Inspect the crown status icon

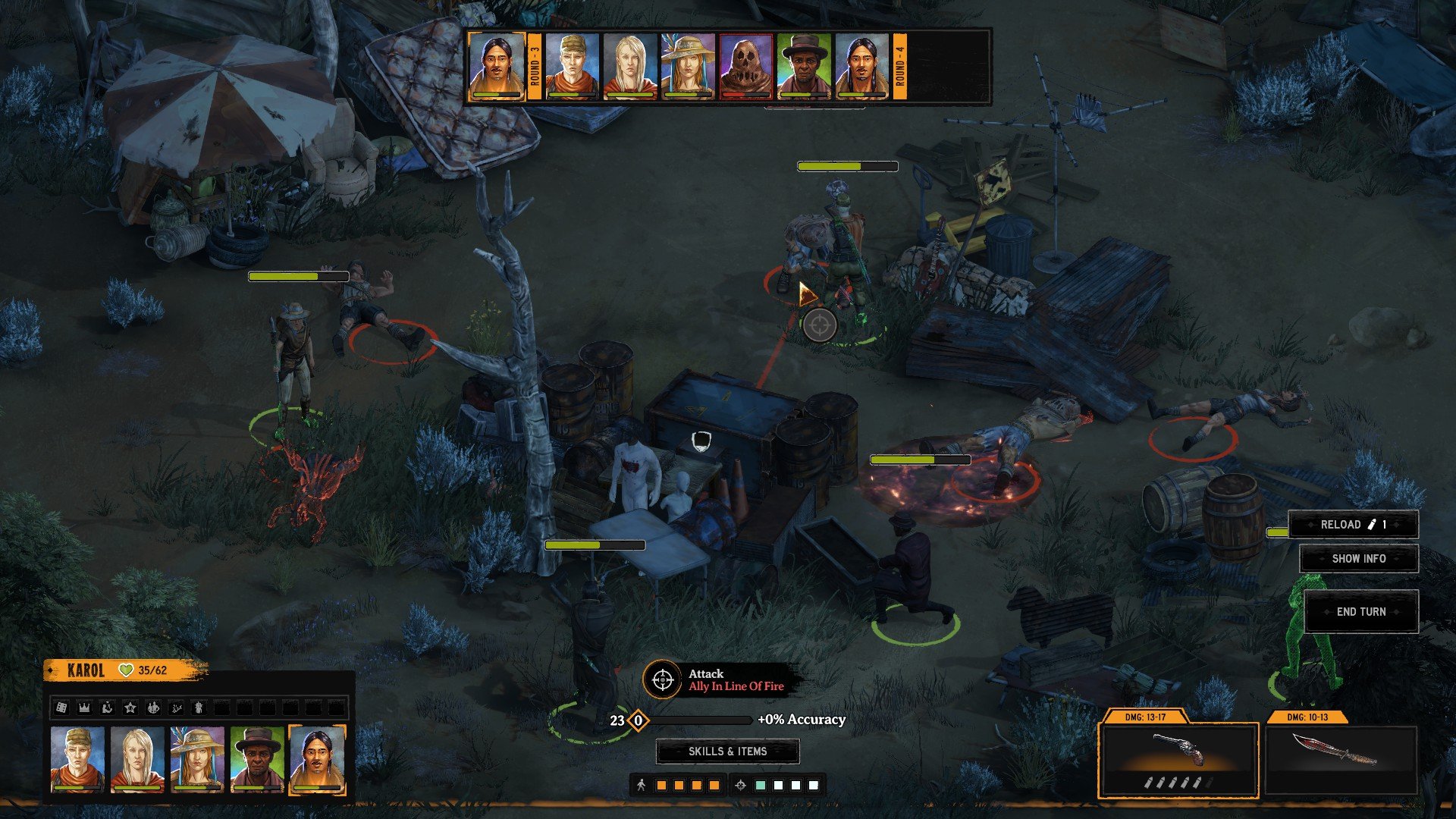(84, 708)
